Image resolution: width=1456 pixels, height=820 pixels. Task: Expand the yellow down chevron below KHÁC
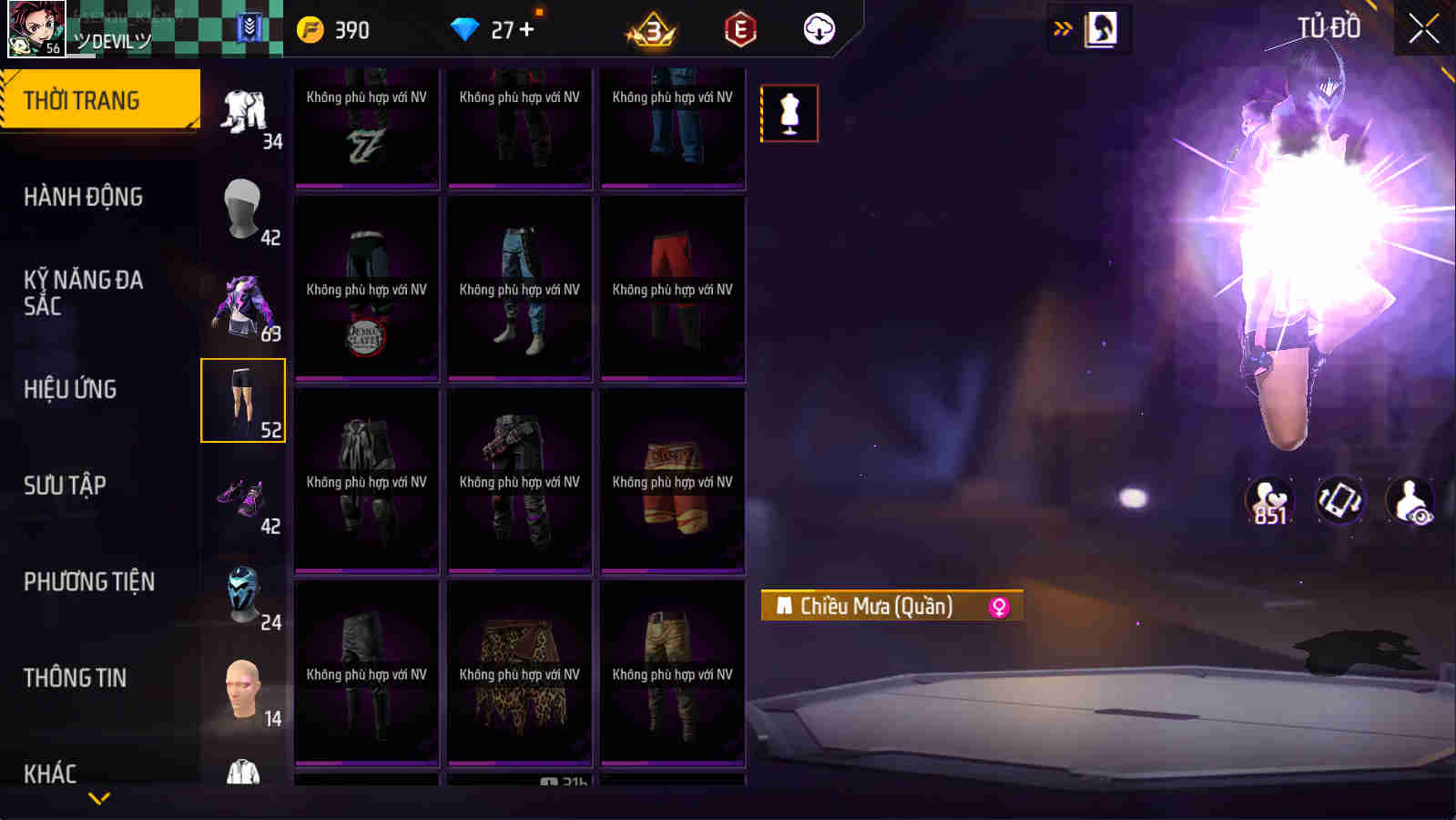99,797
